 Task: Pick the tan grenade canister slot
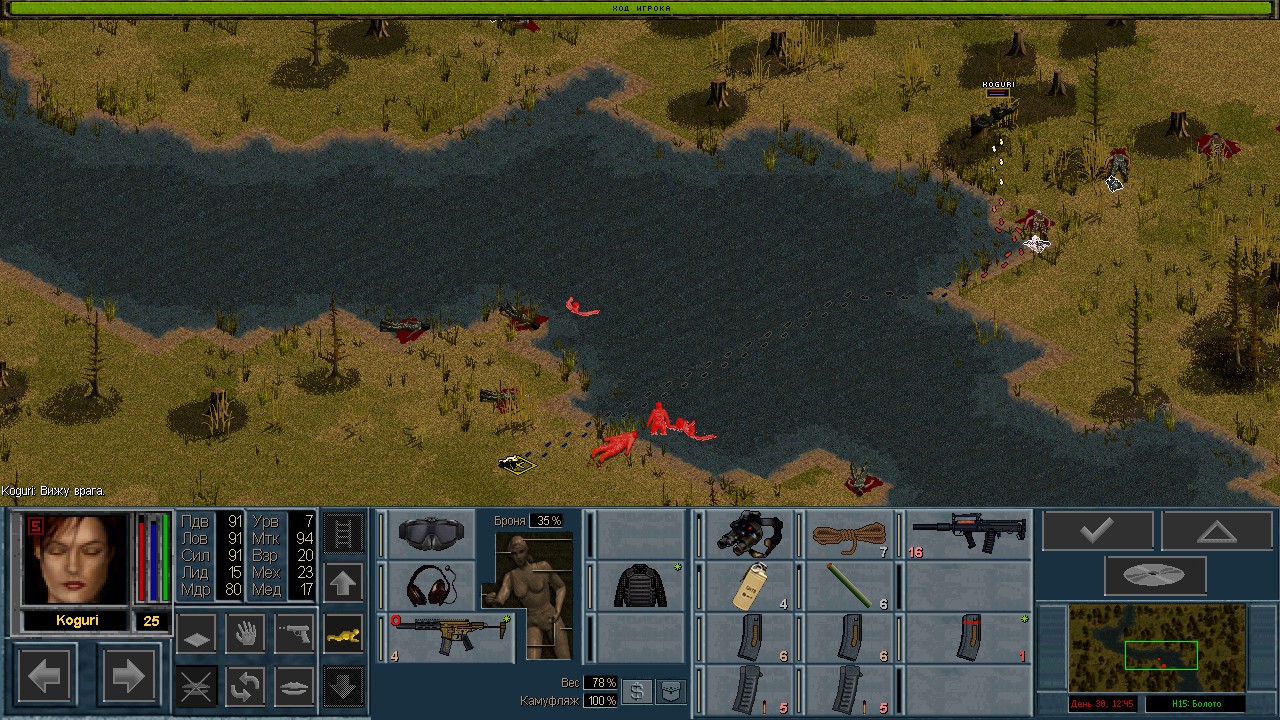point(748,586)
